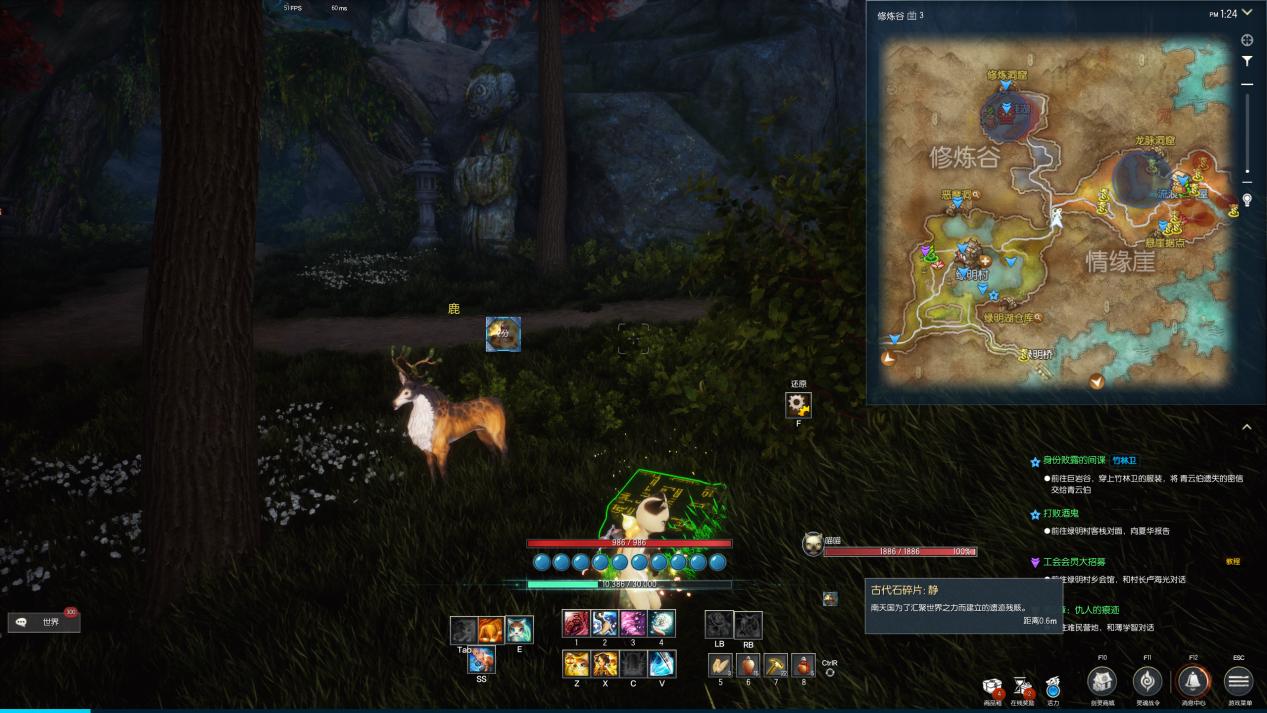Open the 世界 world chat button
Viewport: 1267px width, 713px height.
pos(44,622)
